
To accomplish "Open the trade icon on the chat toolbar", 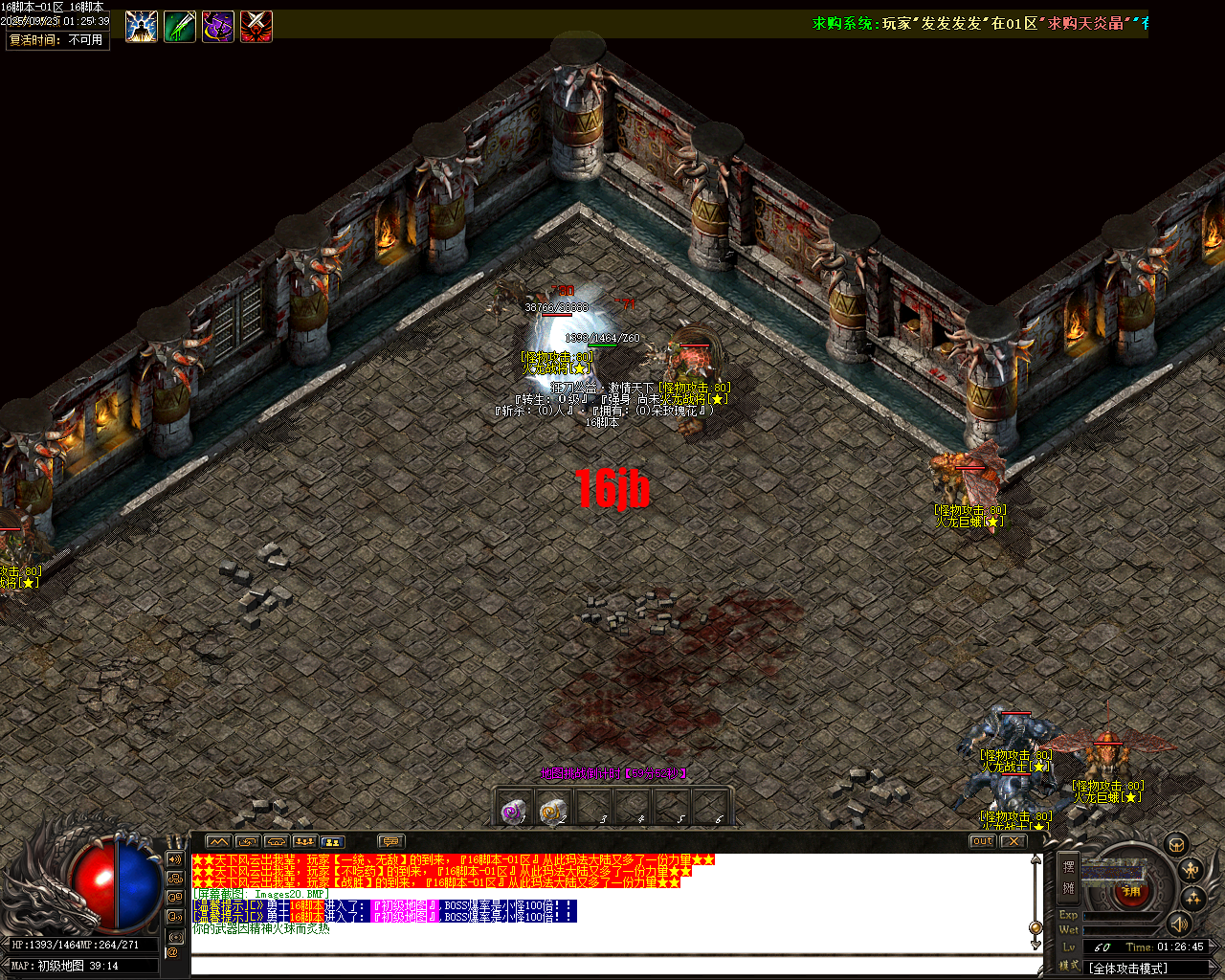I will pyautogui.click(x=247, y=841).
